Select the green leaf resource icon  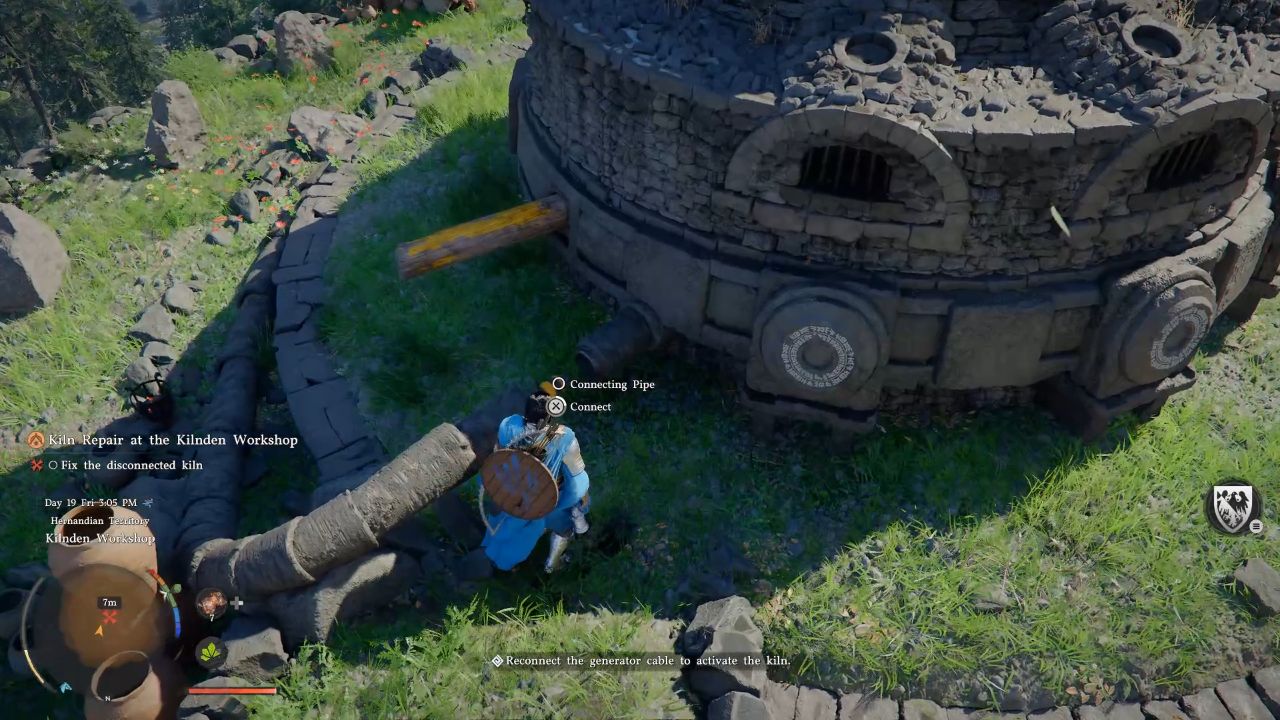click(x=210, y=653)
